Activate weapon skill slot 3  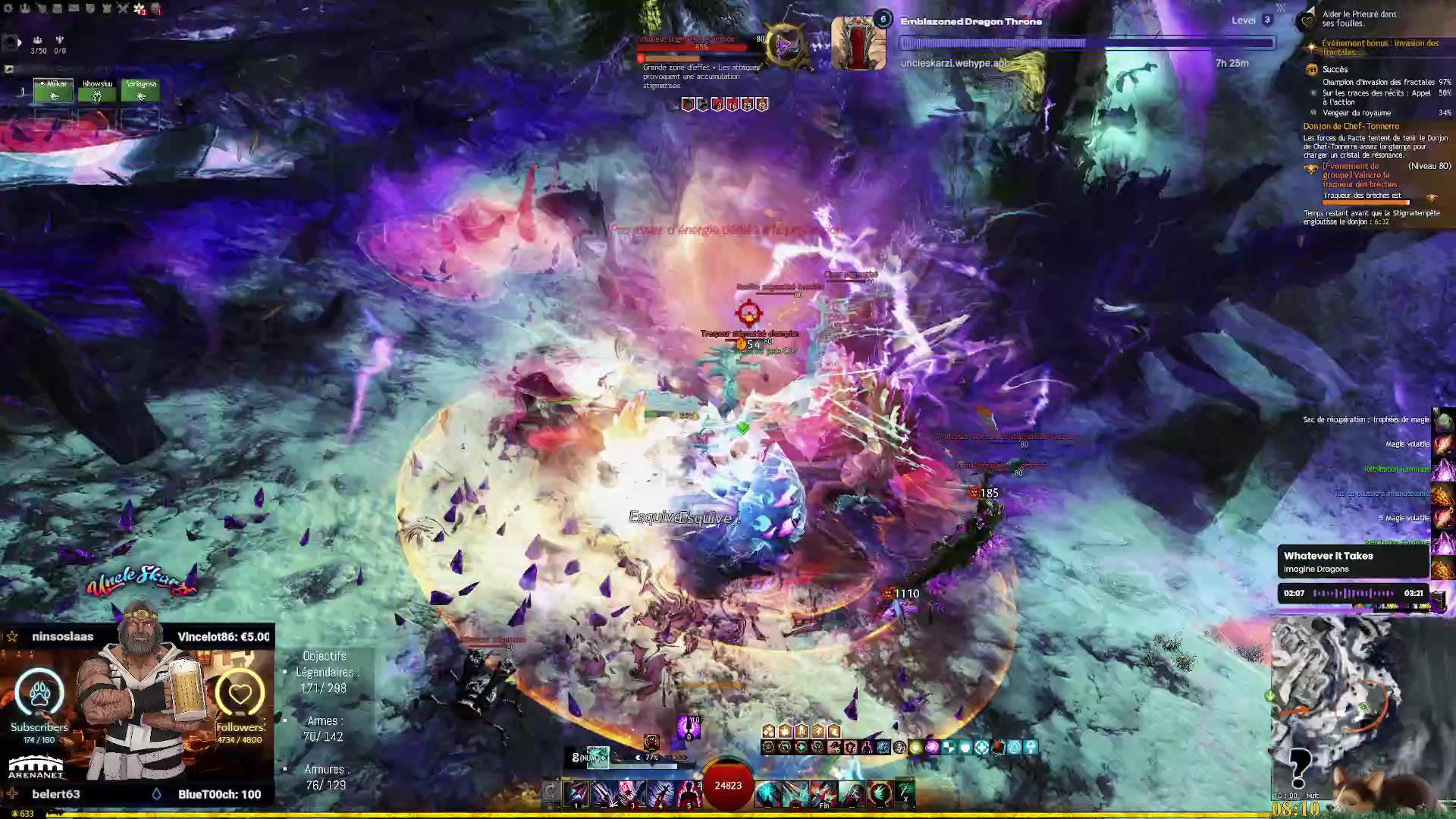tap(632, 793)
